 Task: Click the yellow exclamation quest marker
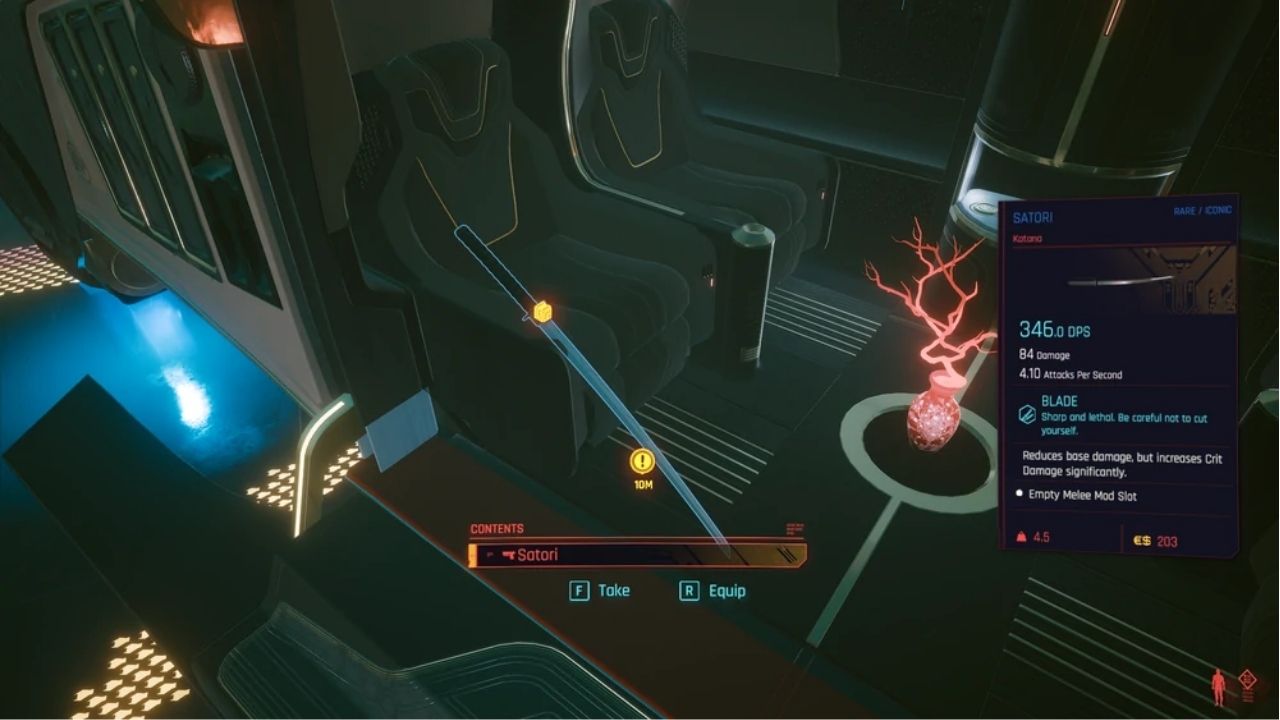click(x=642, y=461)
